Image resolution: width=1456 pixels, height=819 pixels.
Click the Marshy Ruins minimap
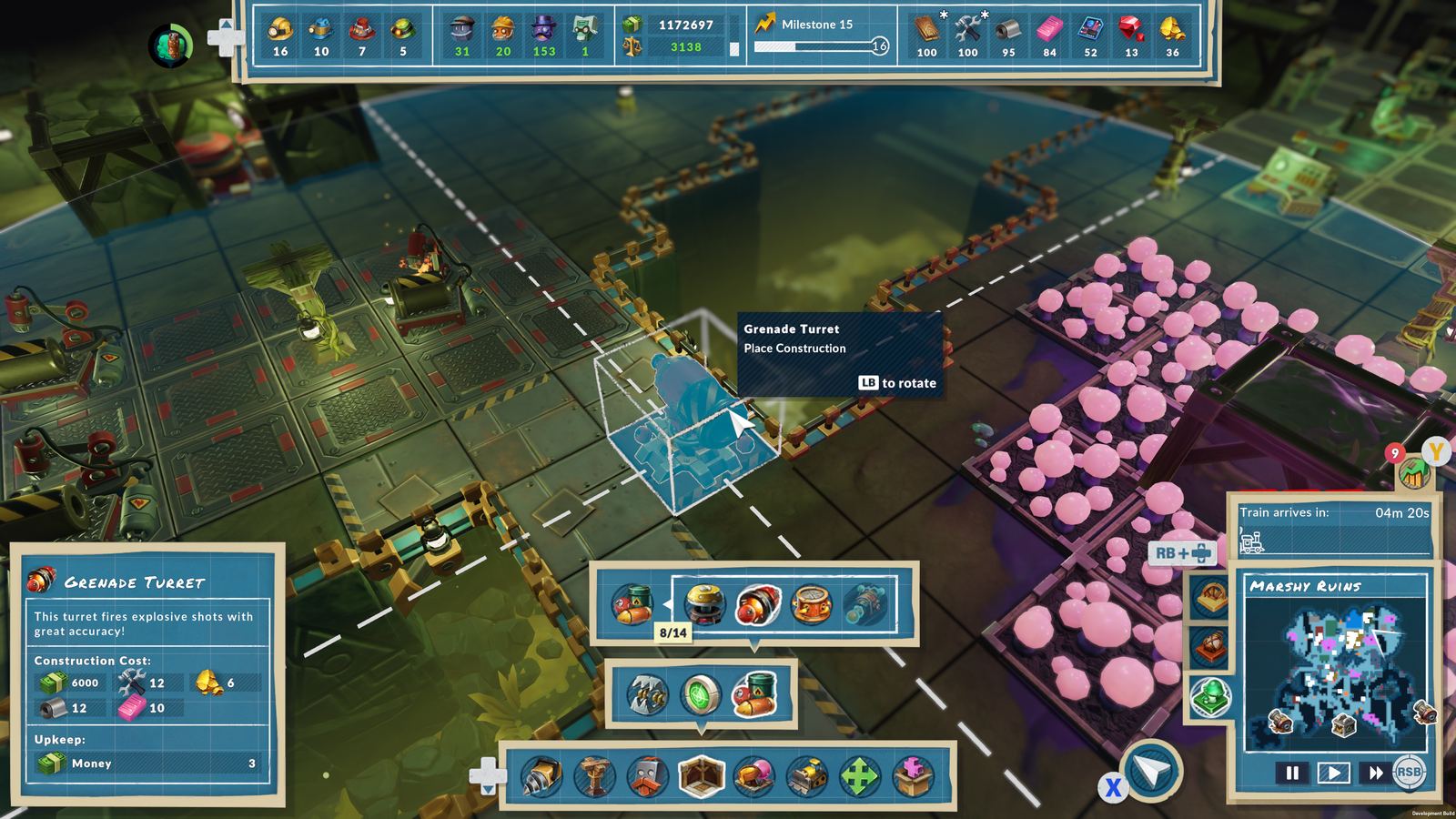tap(1336, 672)
